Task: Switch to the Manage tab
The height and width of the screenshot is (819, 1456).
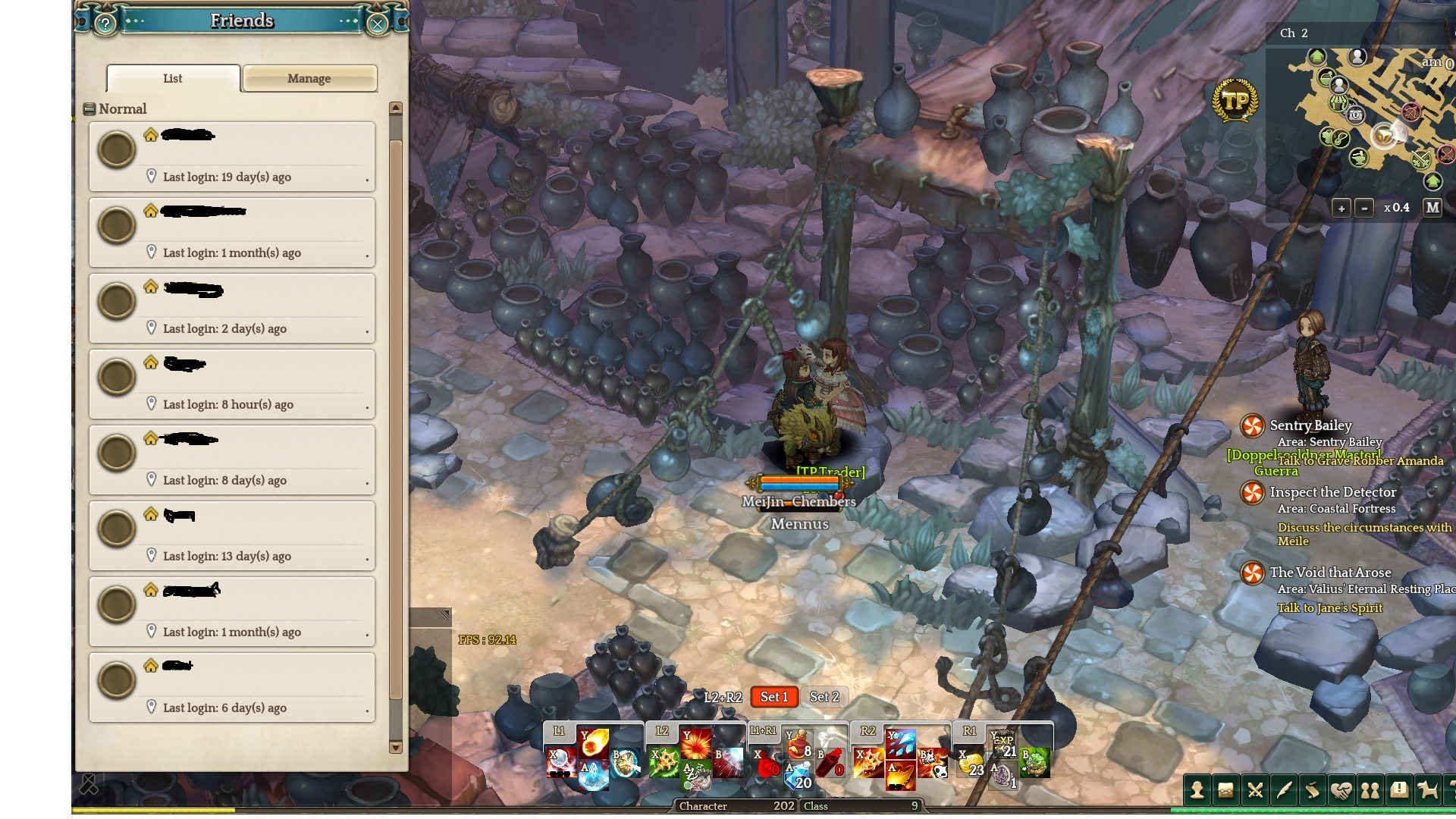Action: [309, 78]
